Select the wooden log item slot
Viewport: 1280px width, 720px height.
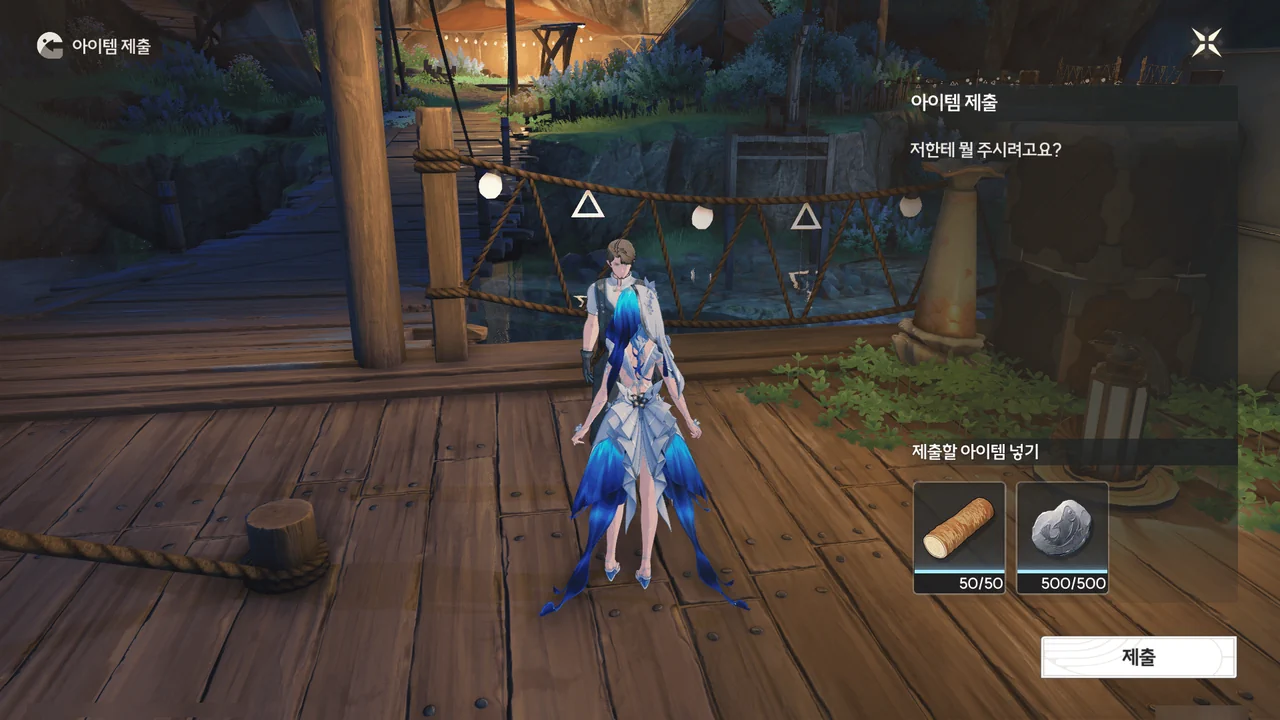959,537
